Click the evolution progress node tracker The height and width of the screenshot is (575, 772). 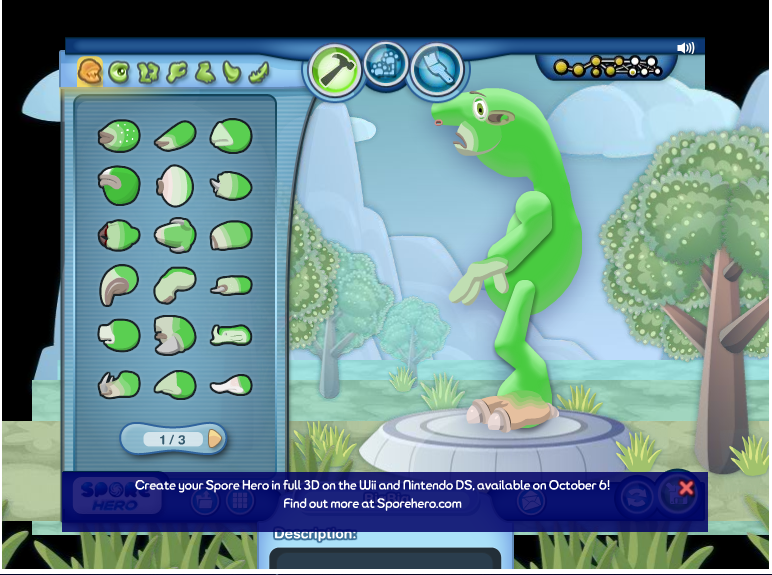(608, 67)
